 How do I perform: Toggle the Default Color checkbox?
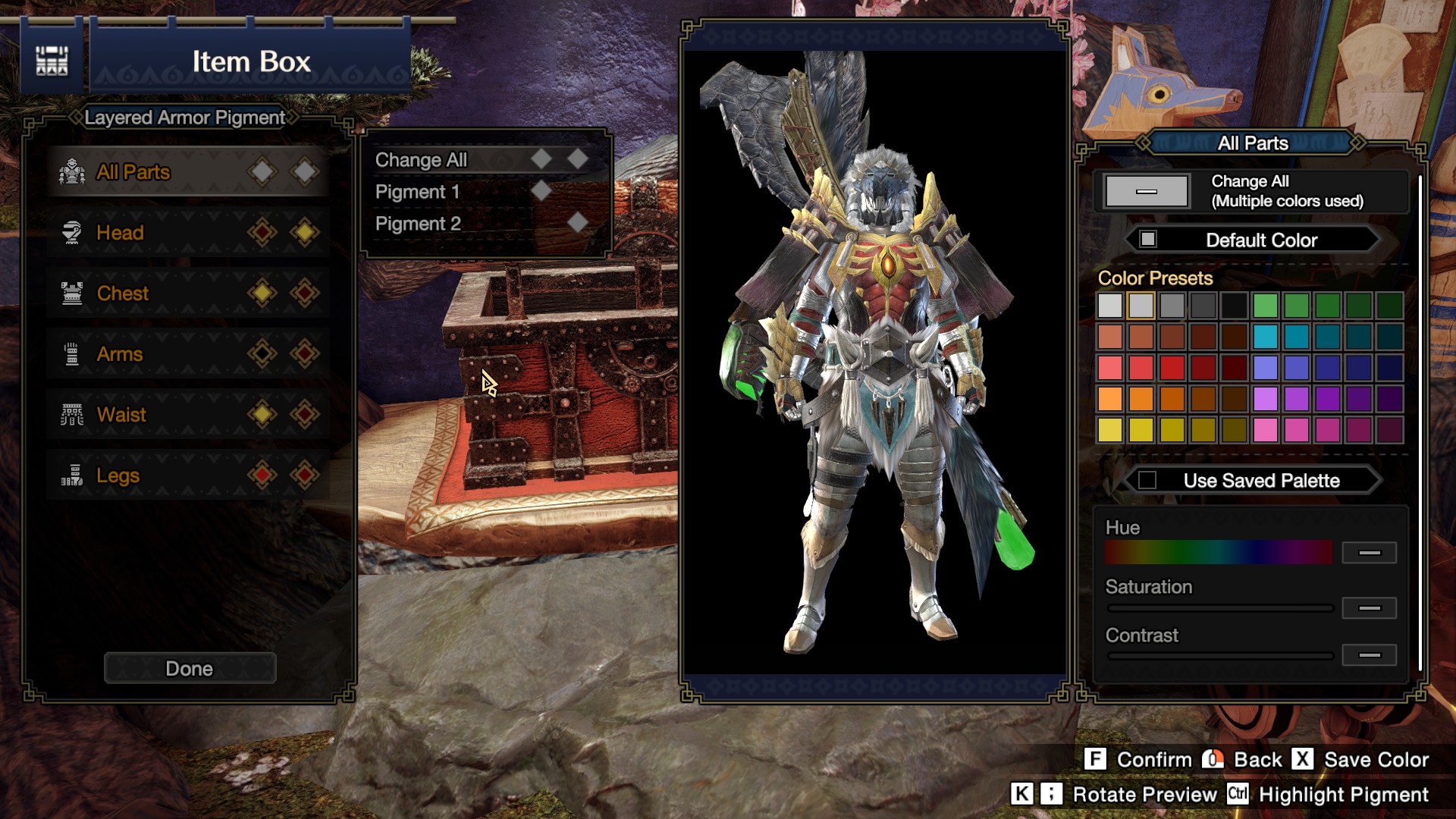tap(1148, 240)
